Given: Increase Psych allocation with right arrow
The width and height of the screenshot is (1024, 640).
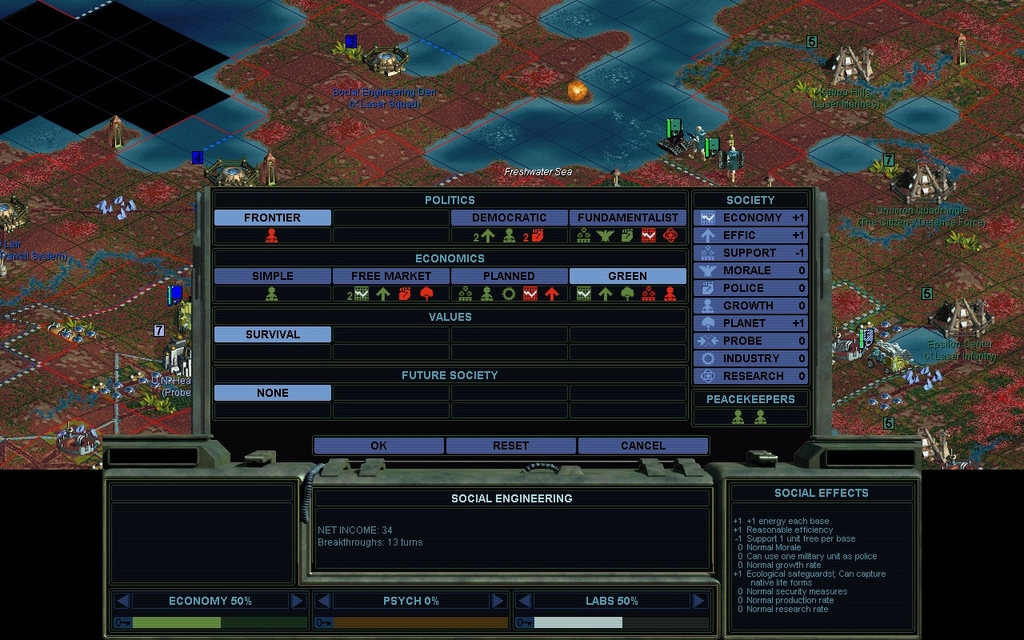Looking at the screenshot, I should point(498,601).
